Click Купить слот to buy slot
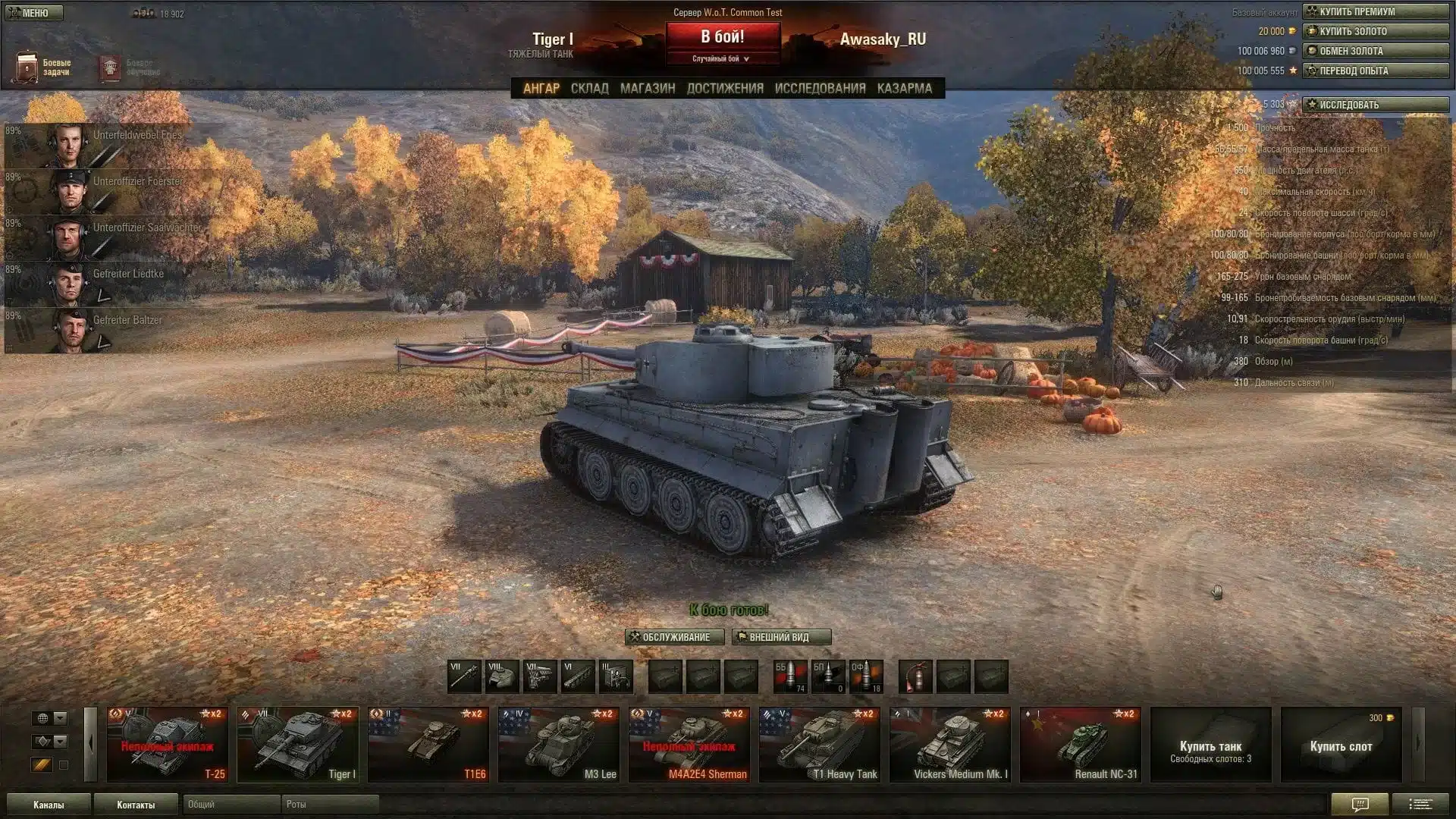This screenshot has width=1456, height=819. pyautogui.click(x=1341, y=746)
